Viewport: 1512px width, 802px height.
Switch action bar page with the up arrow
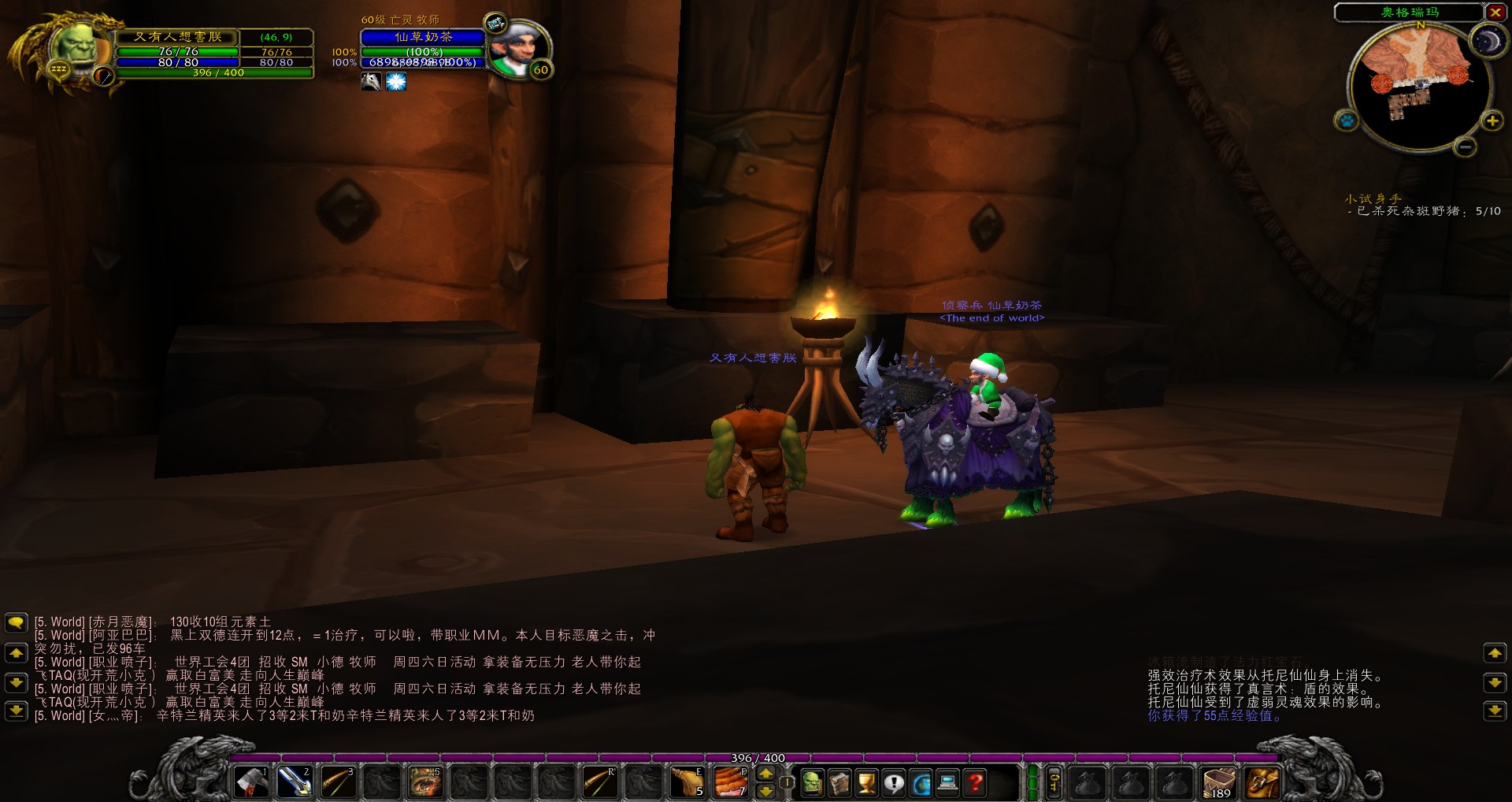tap(765, 774)
